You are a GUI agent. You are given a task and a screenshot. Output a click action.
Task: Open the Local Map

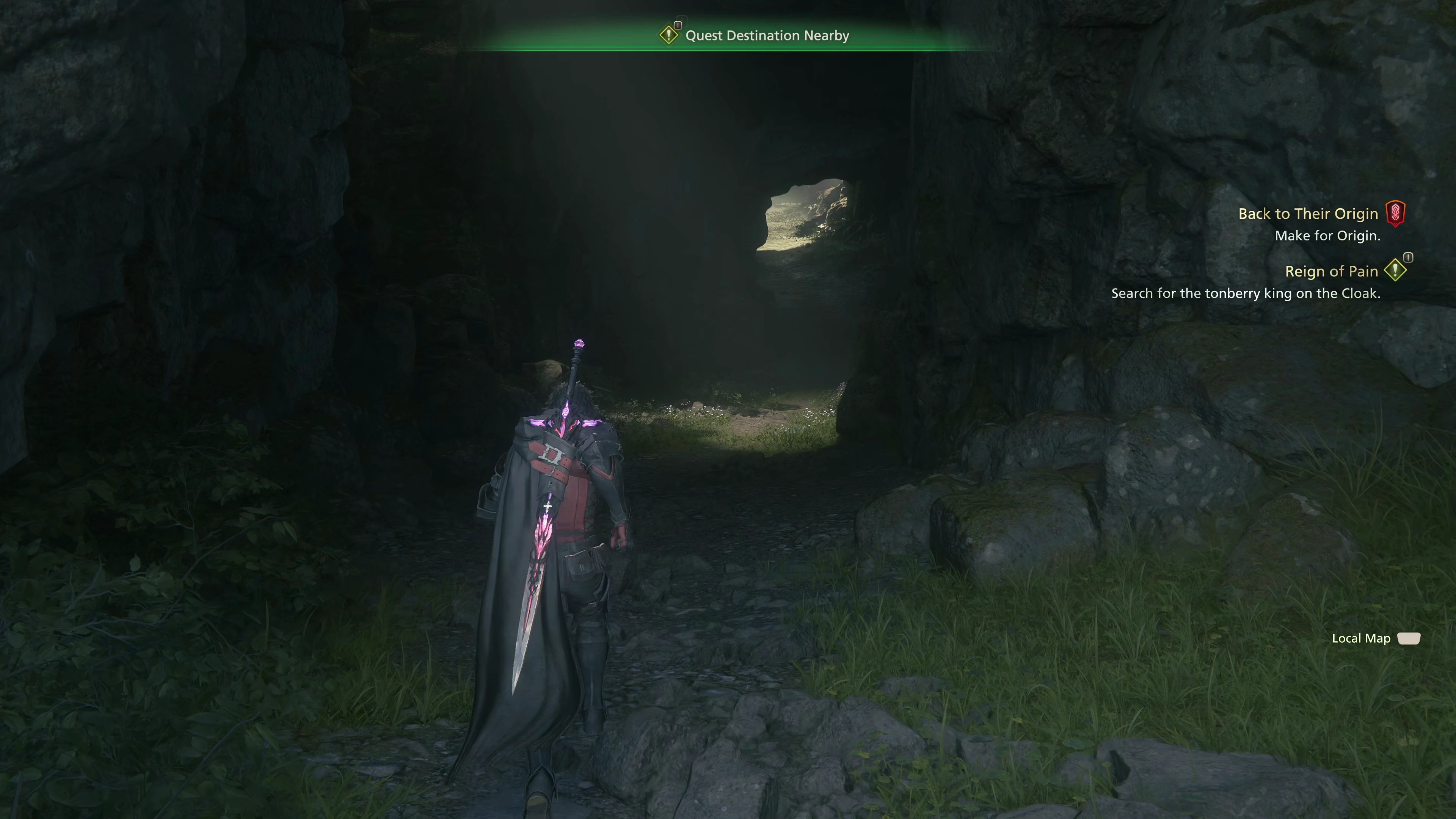(1375, 639)
